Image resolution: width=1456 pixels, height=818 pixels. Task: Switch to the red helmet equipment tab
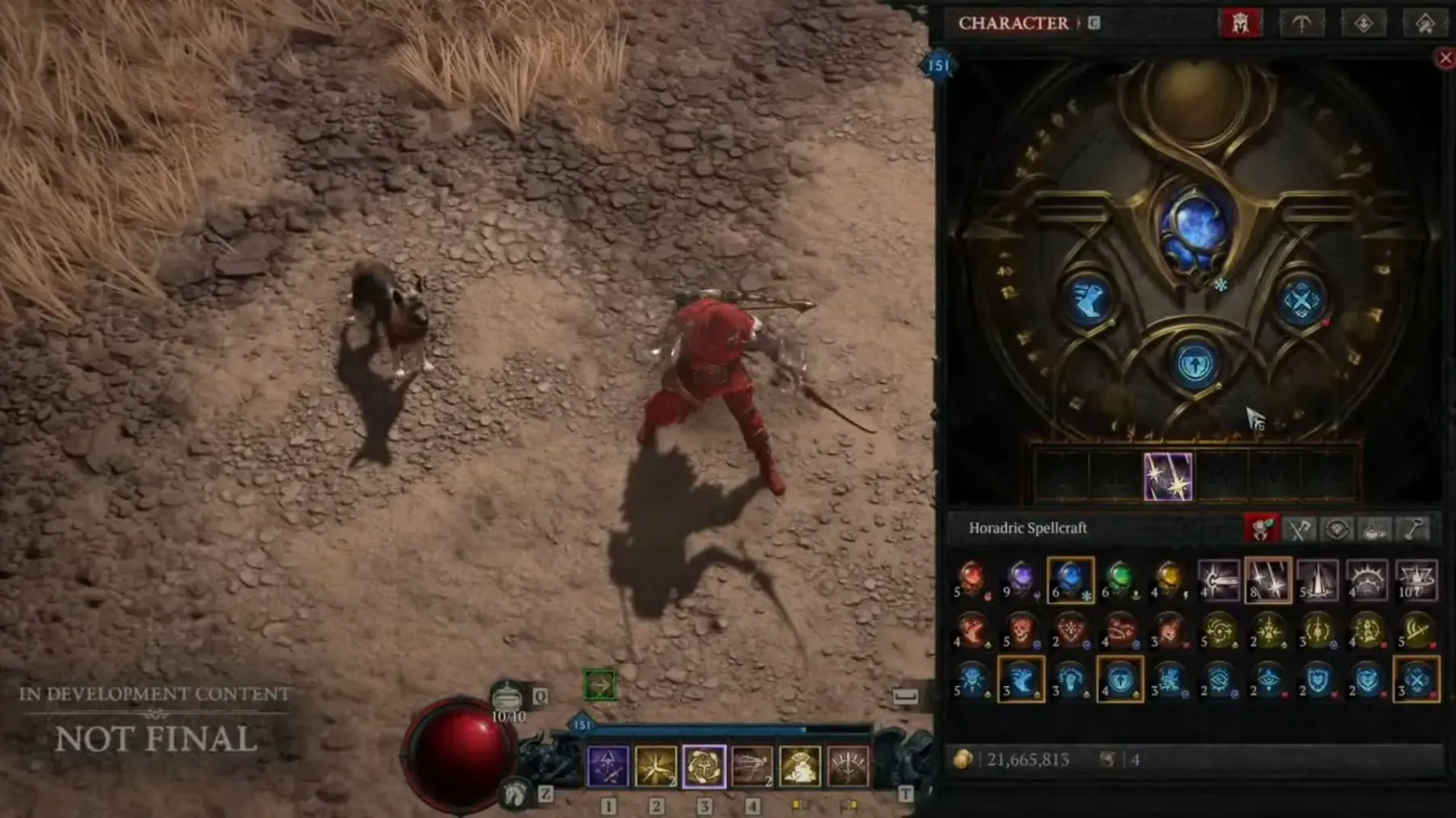[x=1240, y=23]
